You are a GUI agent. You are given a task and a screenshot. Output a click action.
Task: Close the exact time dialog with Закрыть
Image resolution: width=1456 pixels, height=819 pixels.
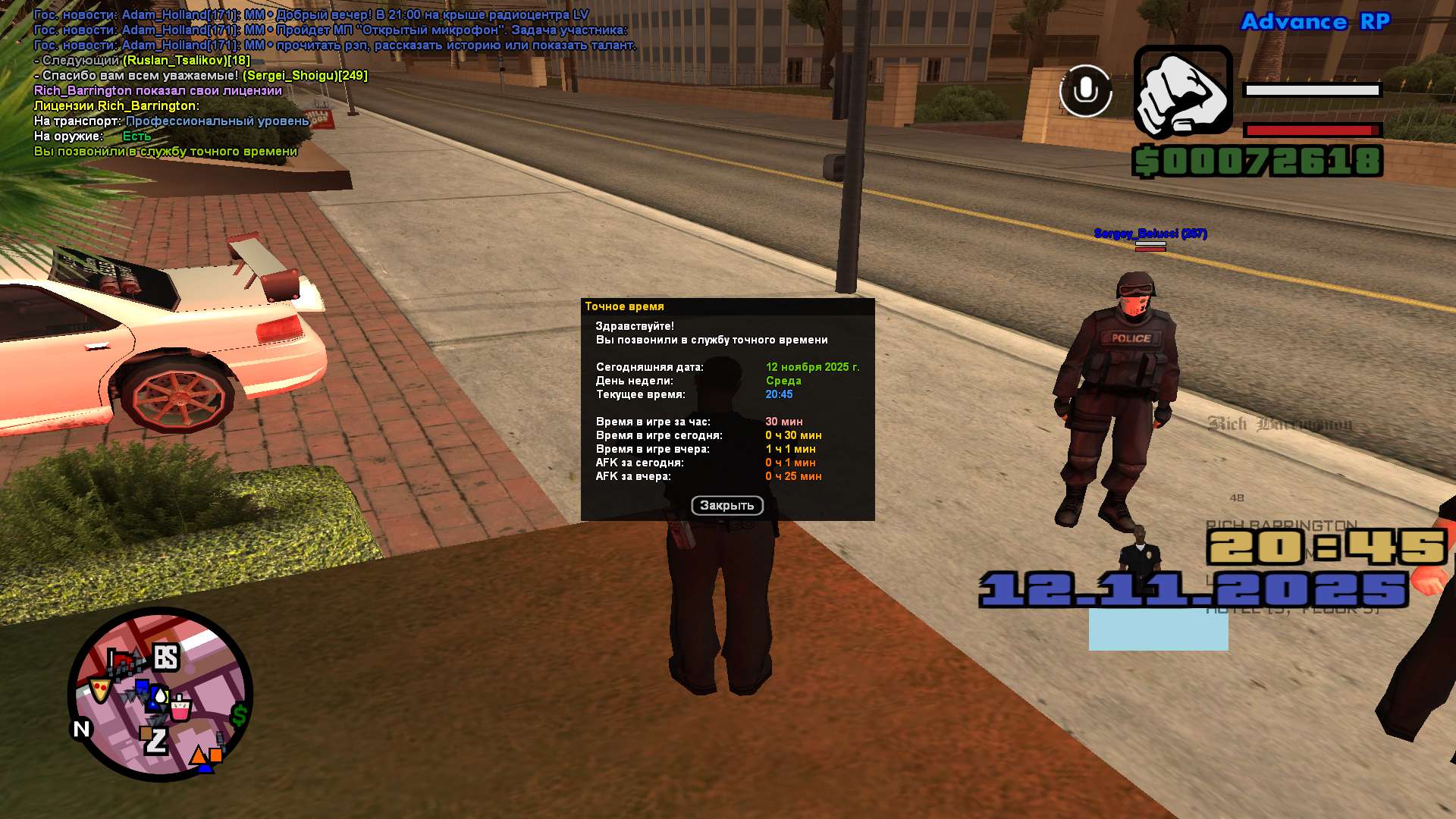[726, 505]
